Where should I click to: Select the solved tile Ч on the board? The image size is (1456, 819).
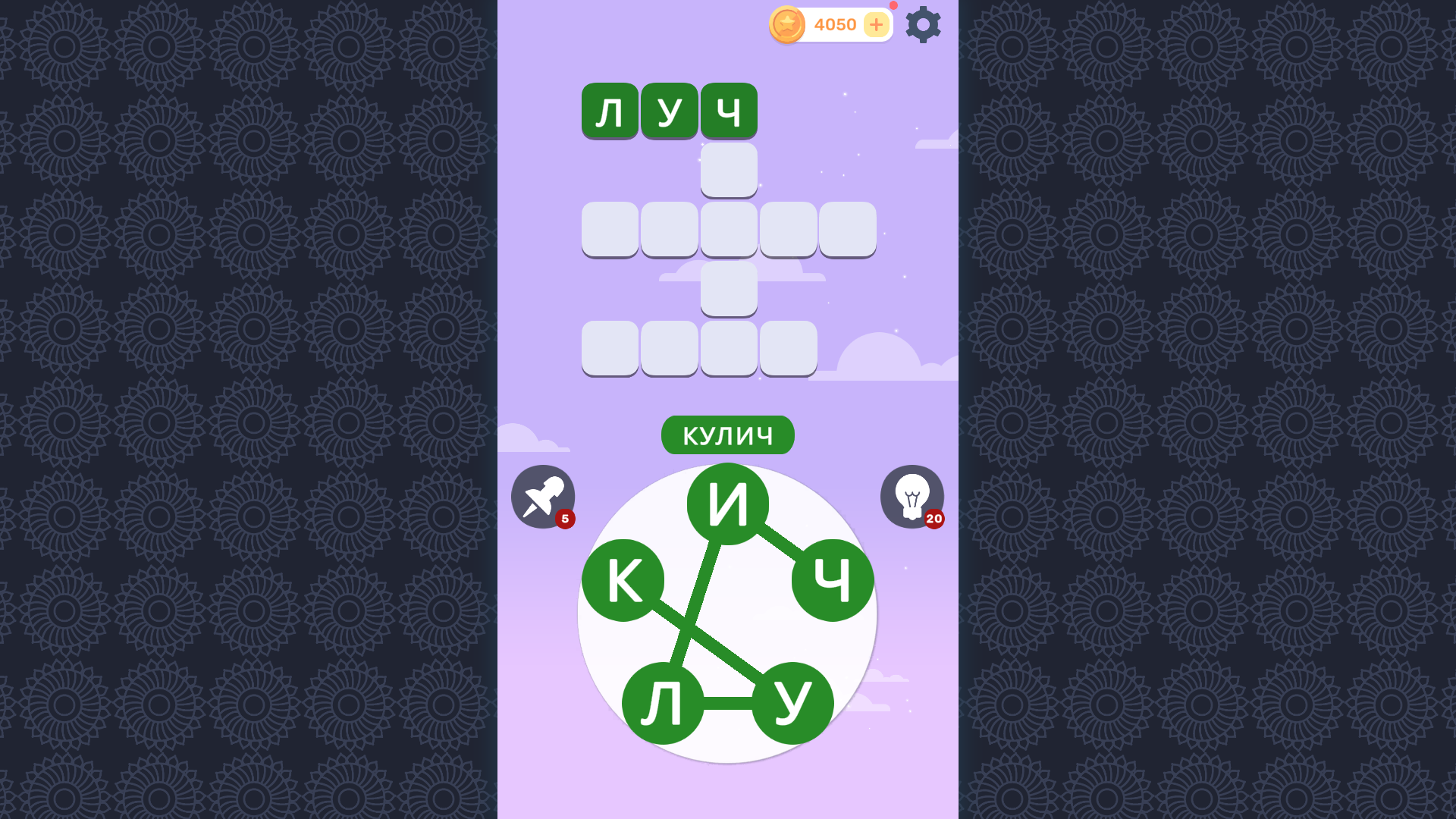tap(728, 110)
